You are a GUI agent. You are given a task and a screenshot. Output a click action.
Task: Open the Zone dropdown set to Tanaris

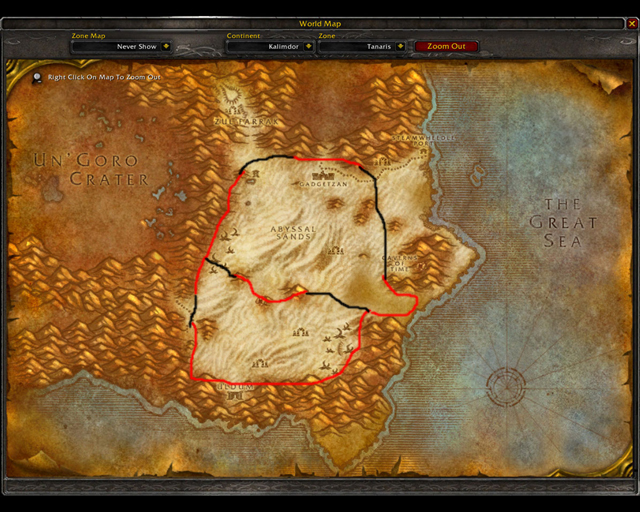click(400, 46)
